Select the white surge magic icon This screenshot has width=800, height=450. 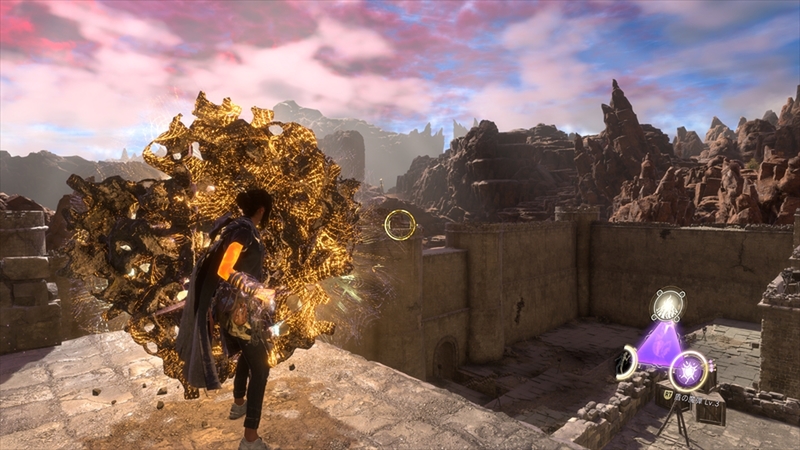click(x=667, y=306)
